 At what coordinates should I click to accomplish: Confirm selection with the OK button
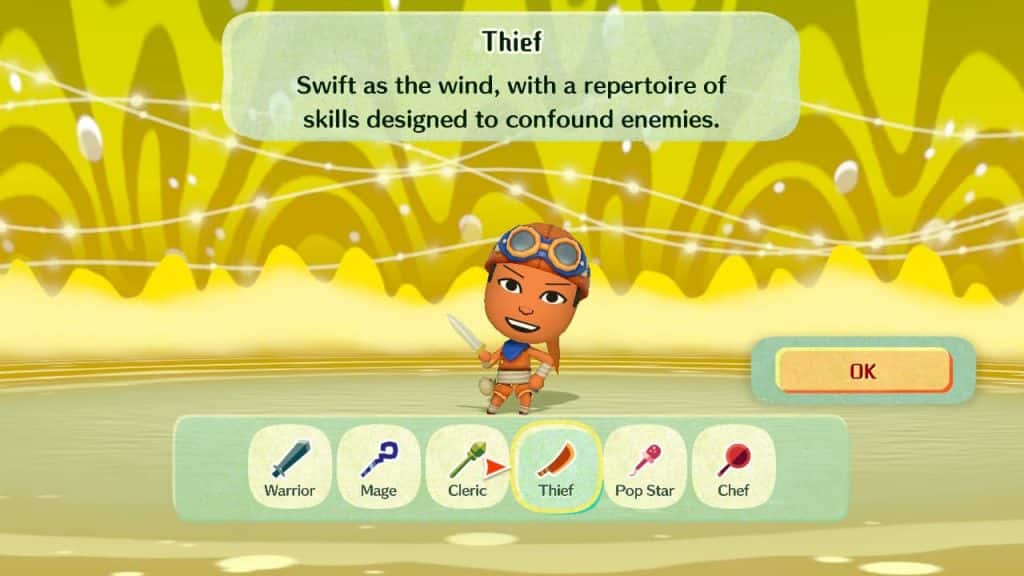point(862,371)
